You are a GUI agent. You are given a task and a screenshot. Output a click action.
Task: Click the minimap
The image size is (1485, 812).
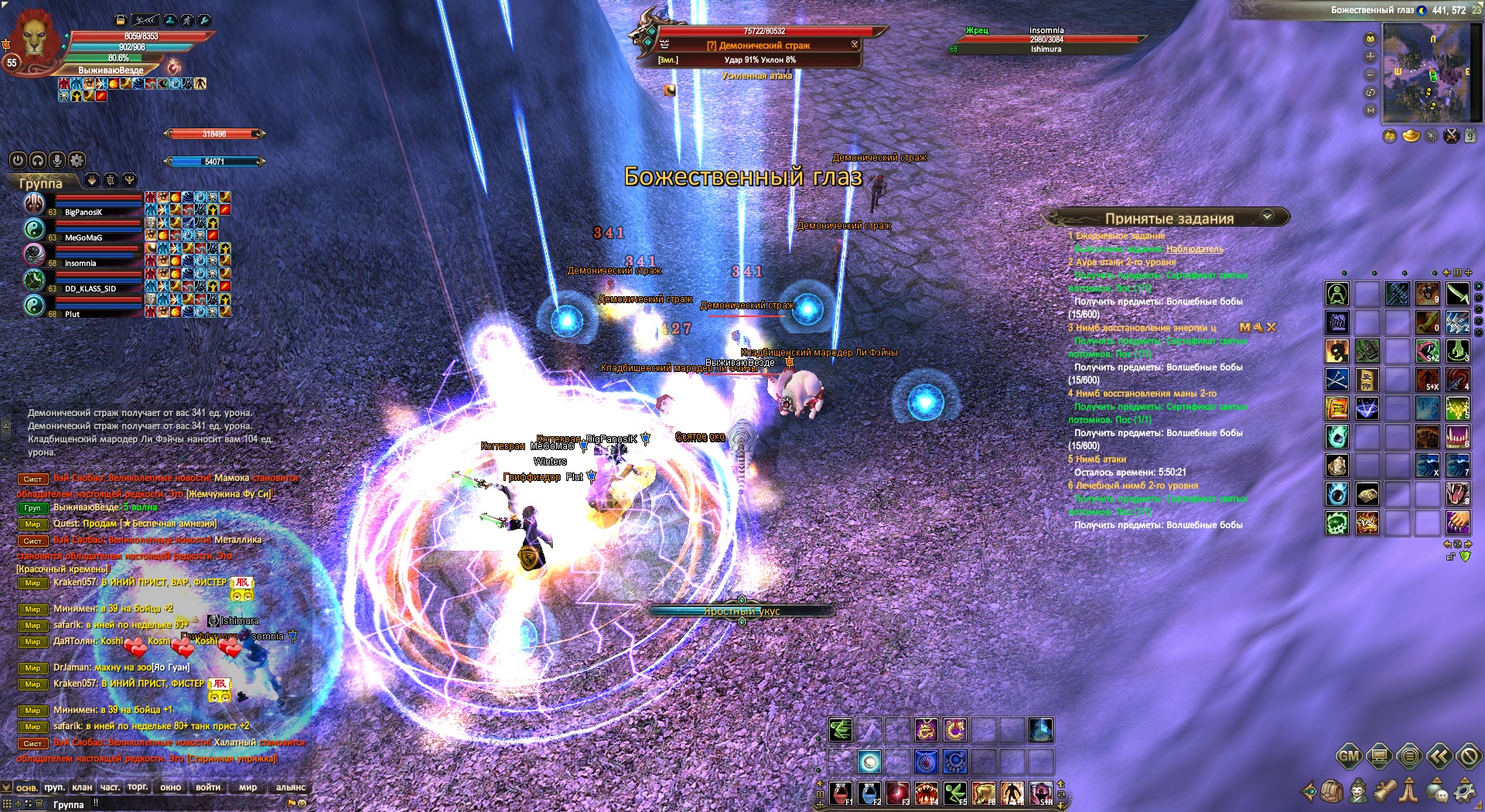1432,73
